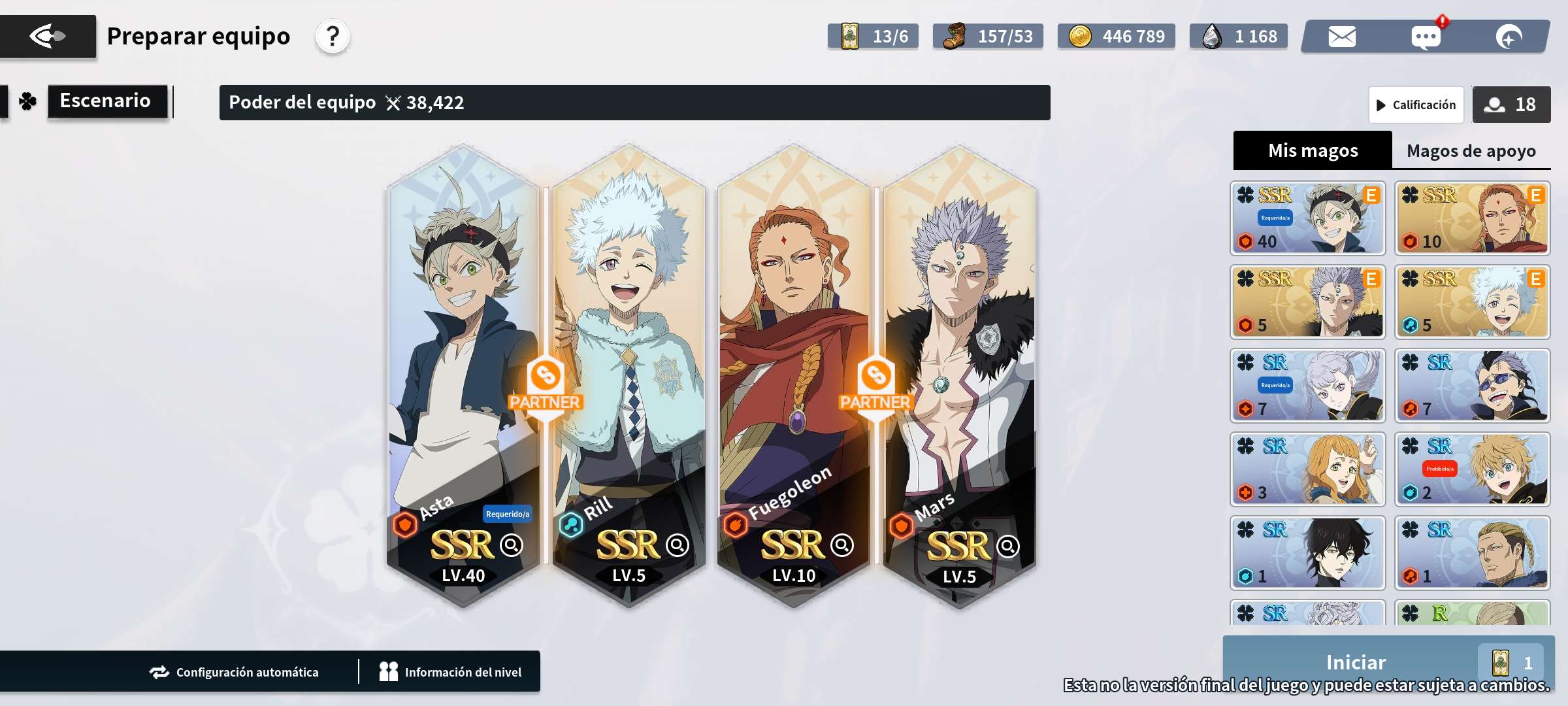Switch to Magos de apoyo tab

(x=1471, y=151)
